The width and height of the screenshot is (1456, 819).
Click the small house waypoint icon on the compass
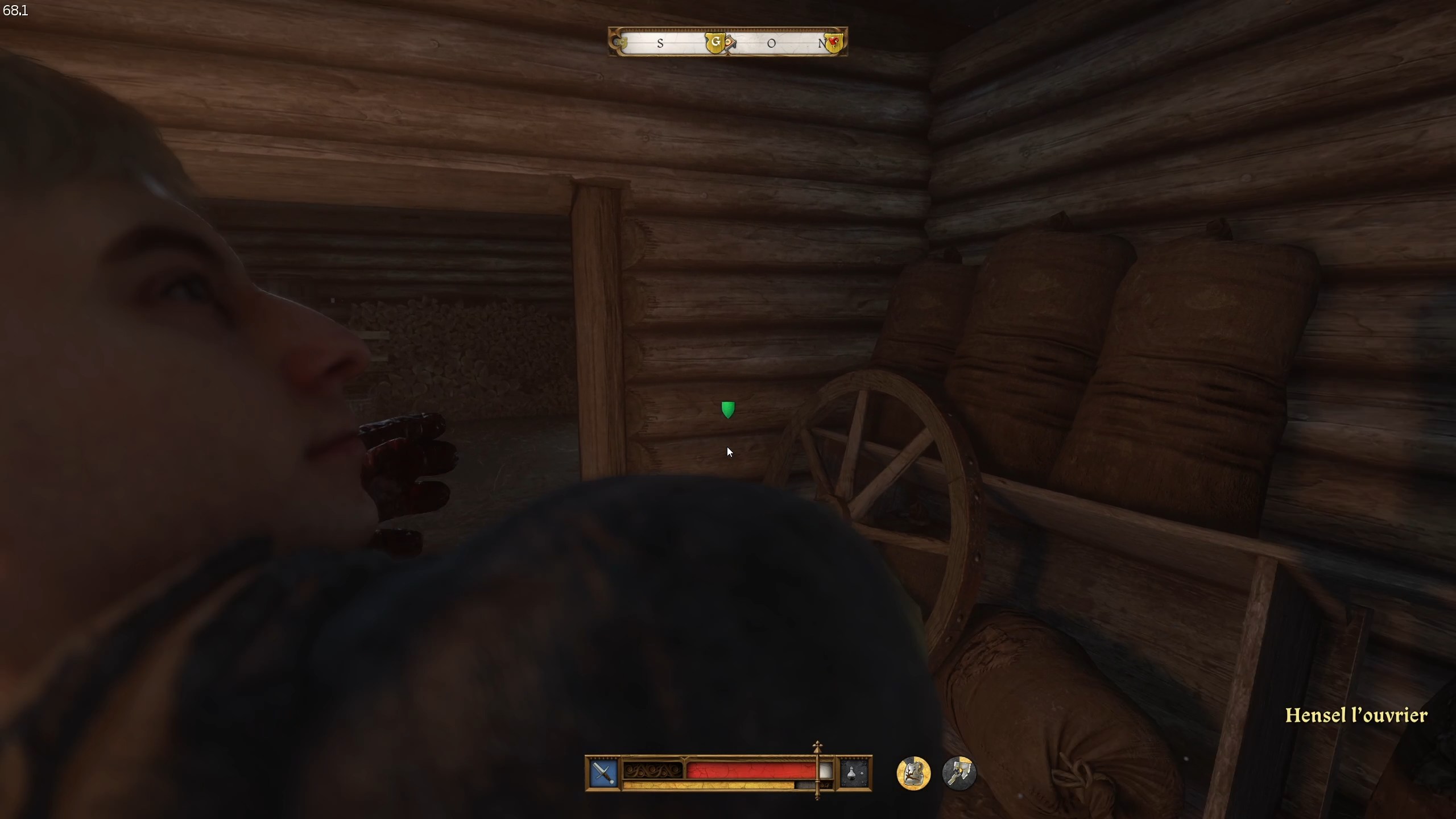pos(730,42)
